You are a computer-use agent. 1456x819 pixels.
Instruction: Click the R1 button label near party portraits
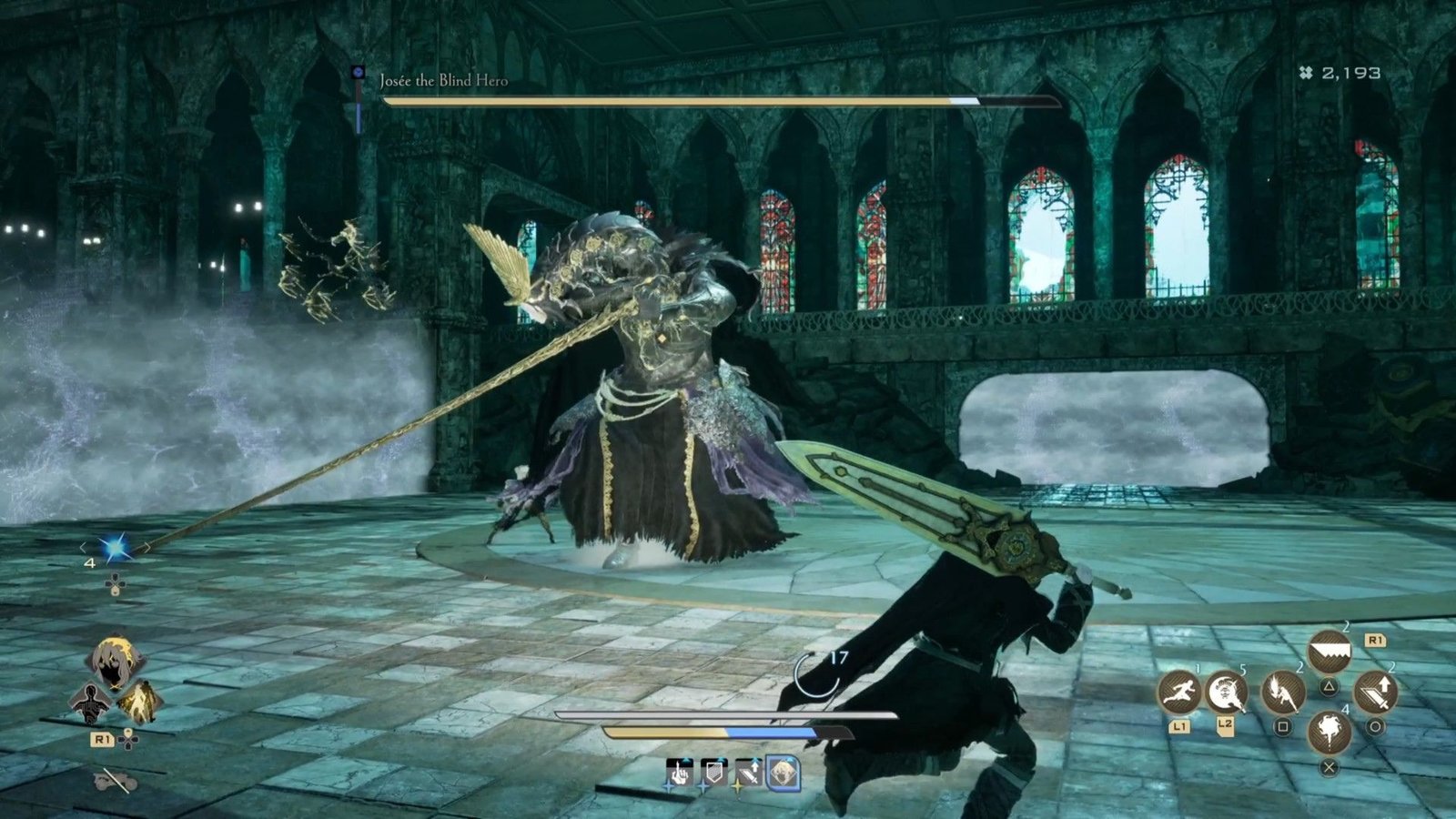click(102, 739)
